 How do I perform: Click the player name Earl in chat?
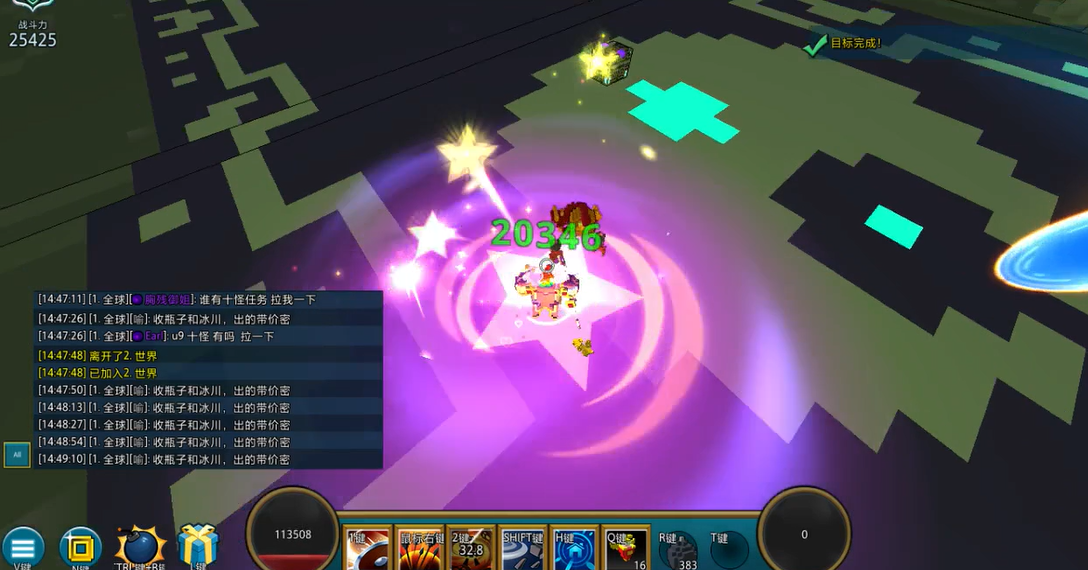155,336
